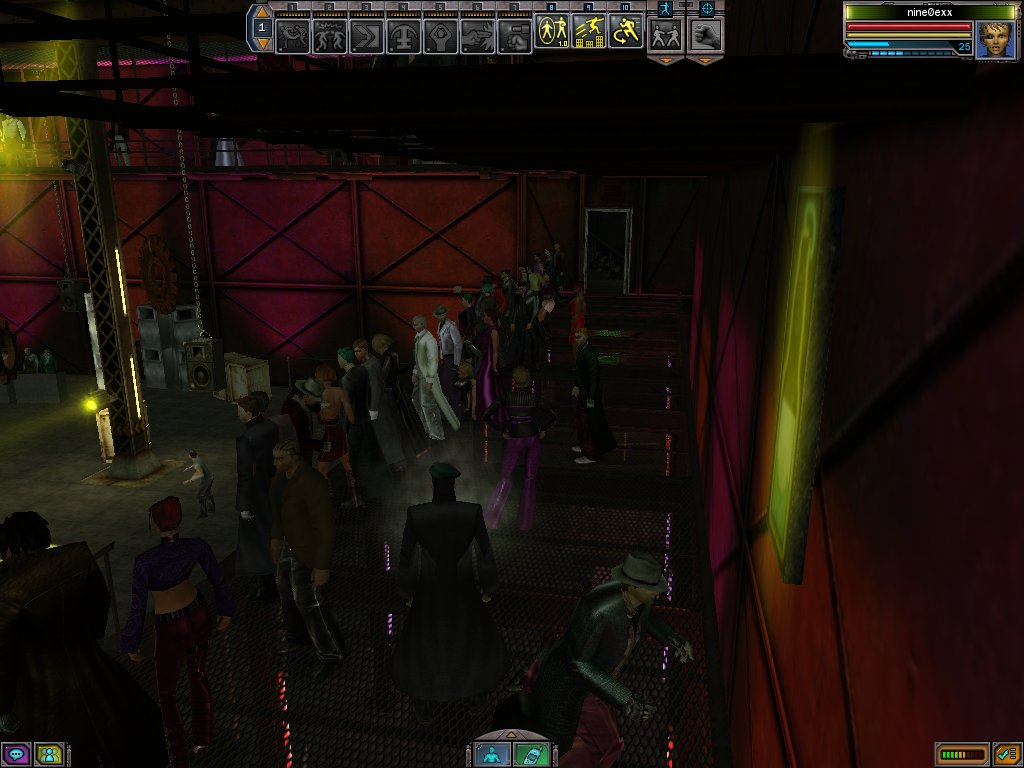Open the blue character figure panel
1024x768 pixels.
pos(491,755)
